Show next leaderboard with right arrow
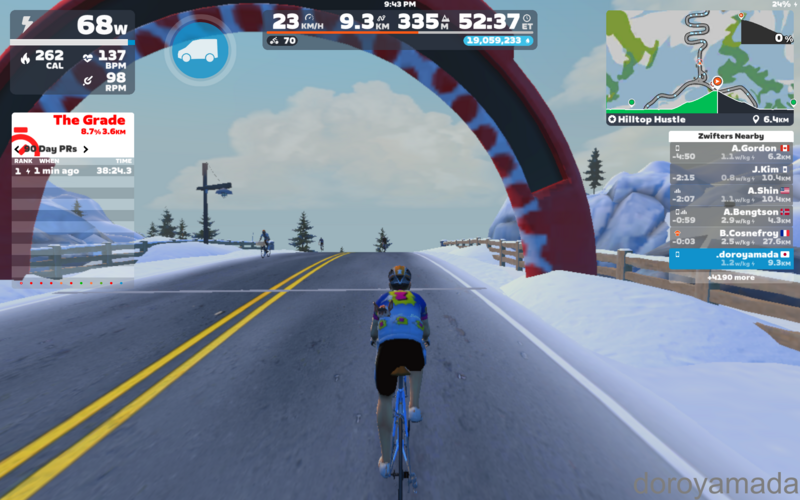This screenshot has width=800, height=500. [86, 149]
